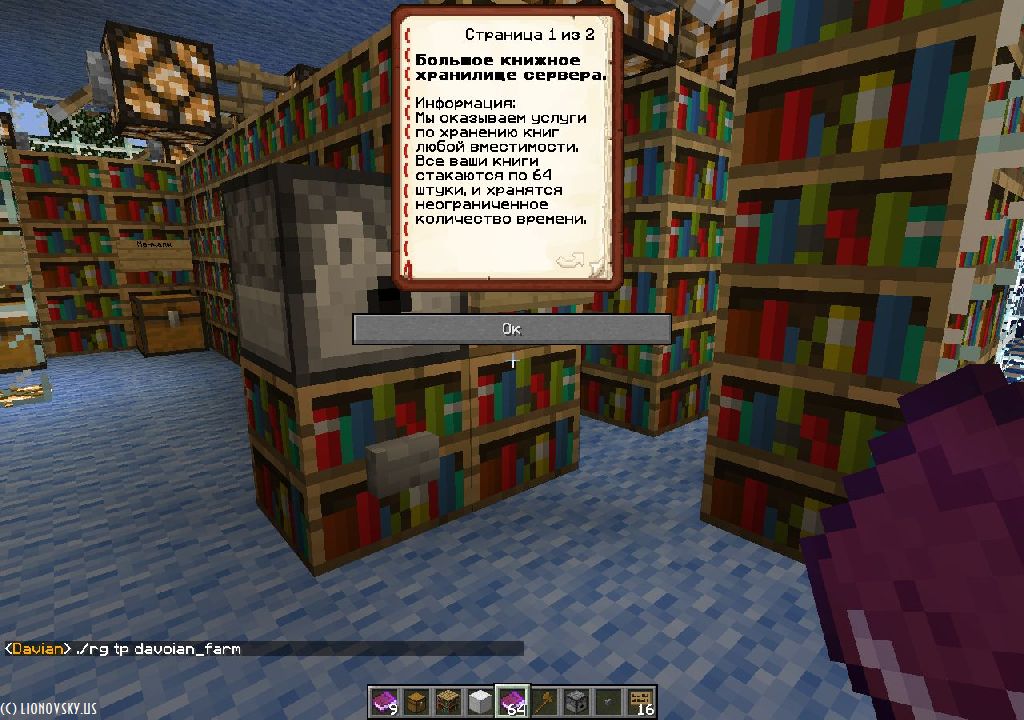Select the chest in the hotbar

417,702
